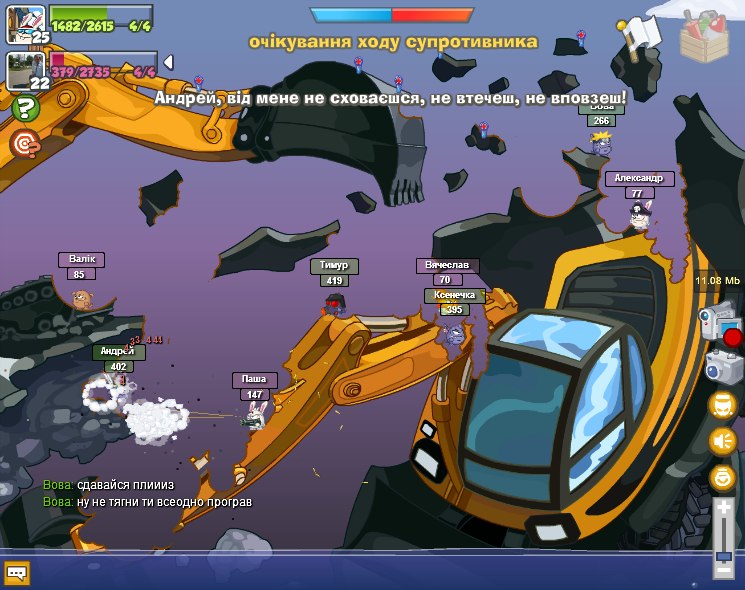Select the level 25 rabbit player avatar

[x=24, y=22]
